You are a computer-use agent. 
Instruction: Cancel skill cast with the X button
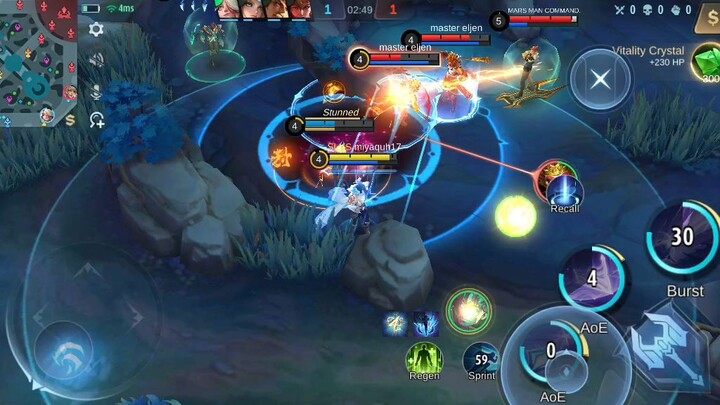(600, 79)
